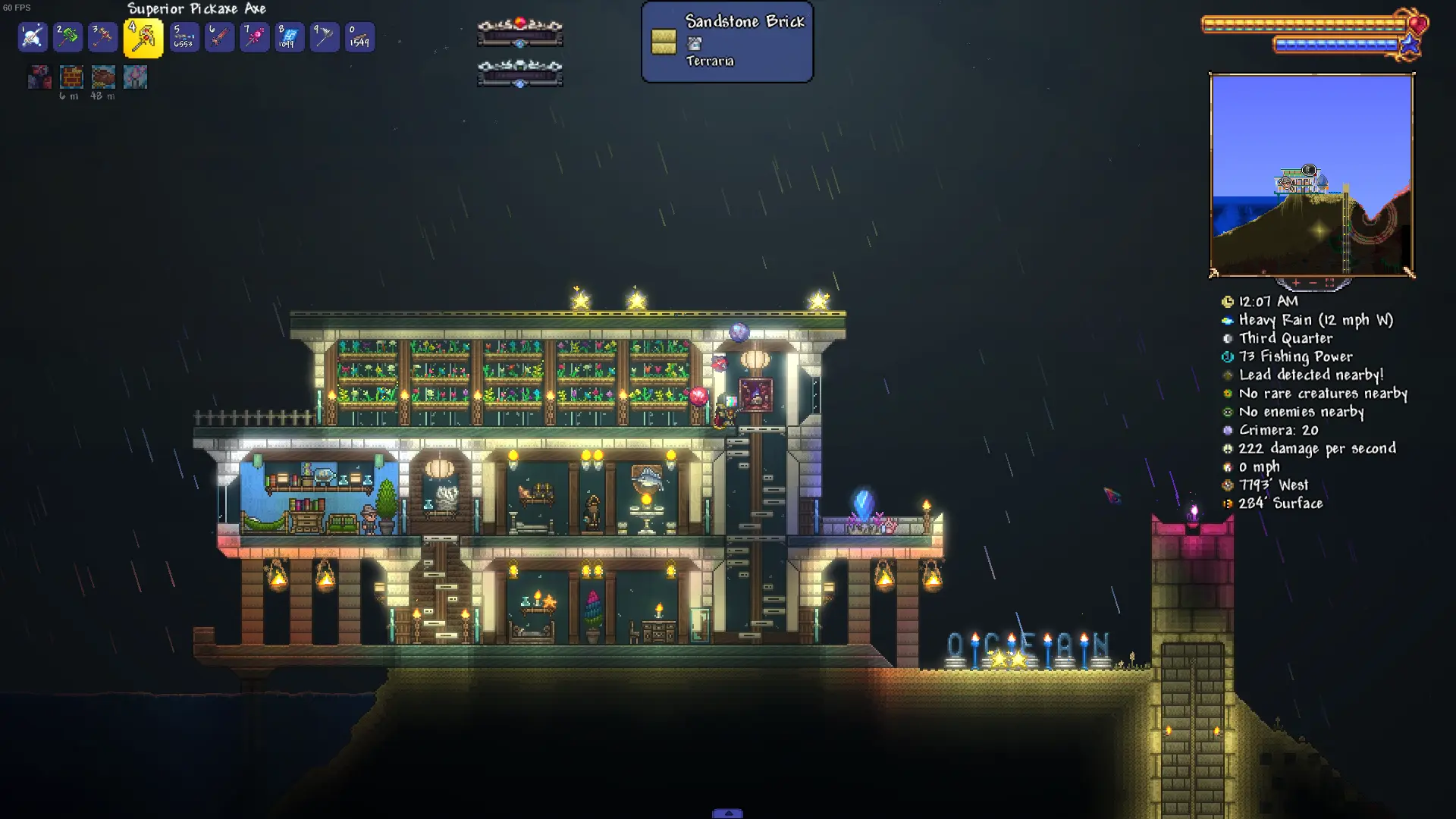Click the dark red buff icon
The height and width of the screenshot is (819, 1456).
tap(39, 77)
